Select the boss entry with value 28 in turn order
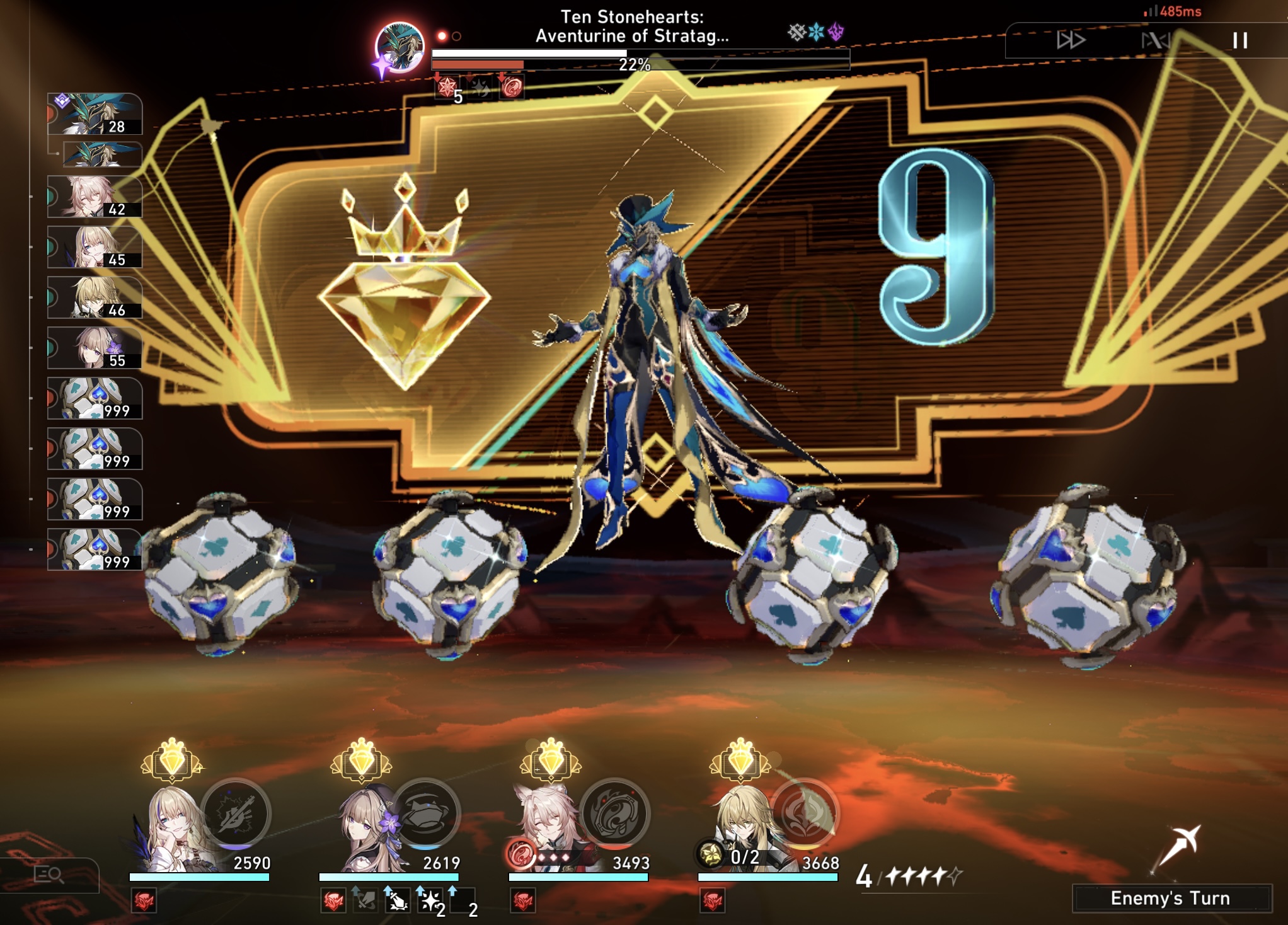This screenshot has width=1288, height=925. [x=95, y=113]
